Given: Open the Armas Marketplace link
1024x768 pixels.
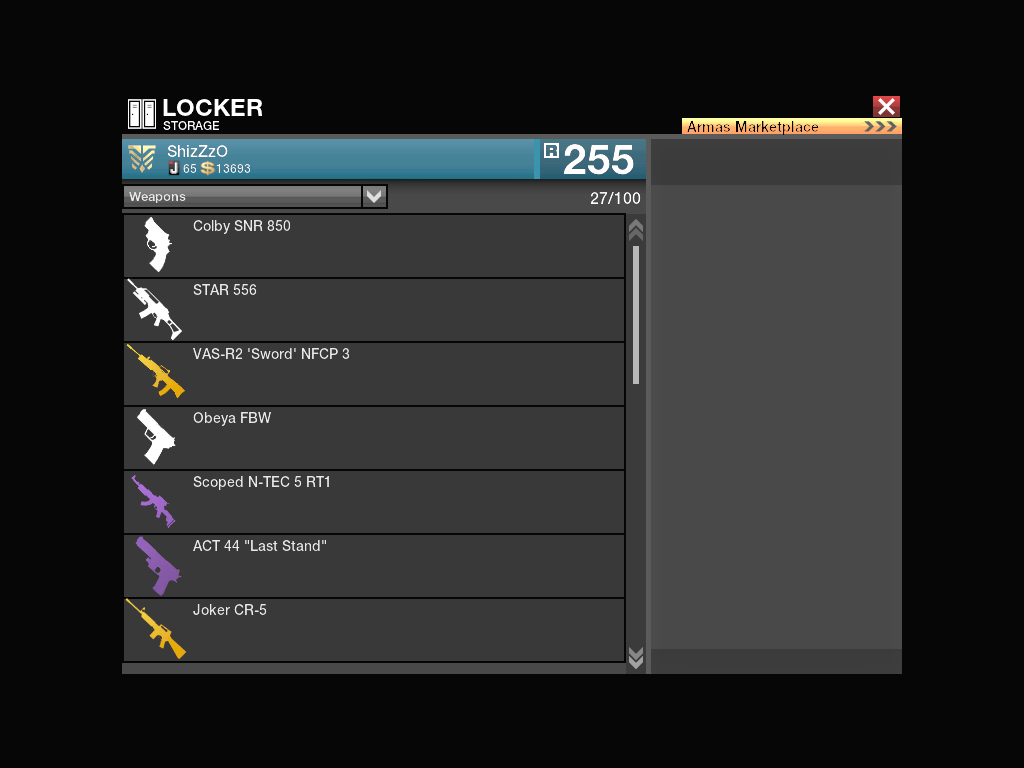Looking at the screenshot, I should coord(791,127).
